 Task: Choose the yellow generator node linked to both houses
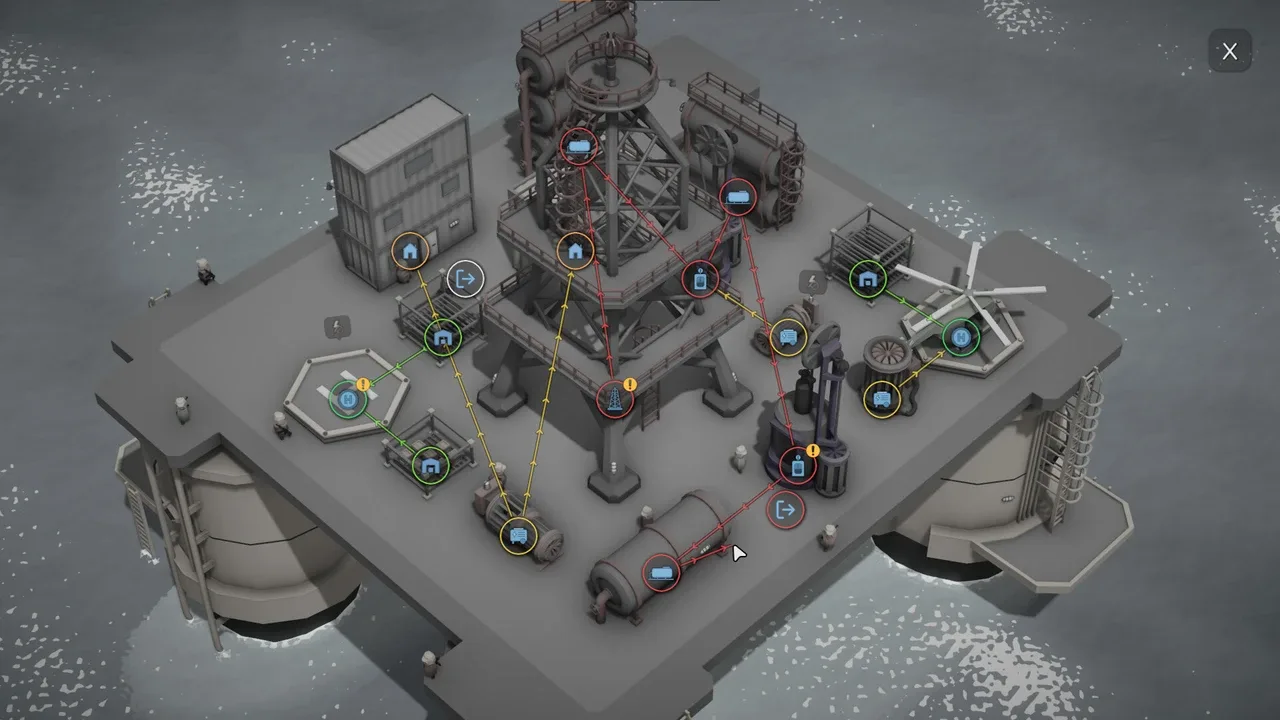click(x=518, y=535)
